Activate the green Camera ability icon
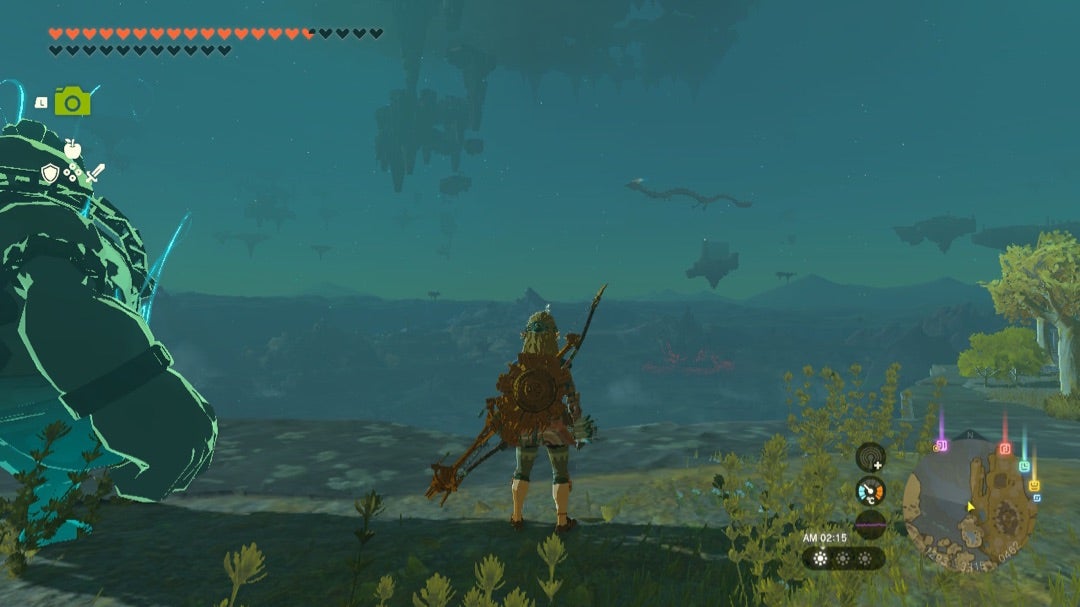The image size is (1080, 607). point(72,101)
